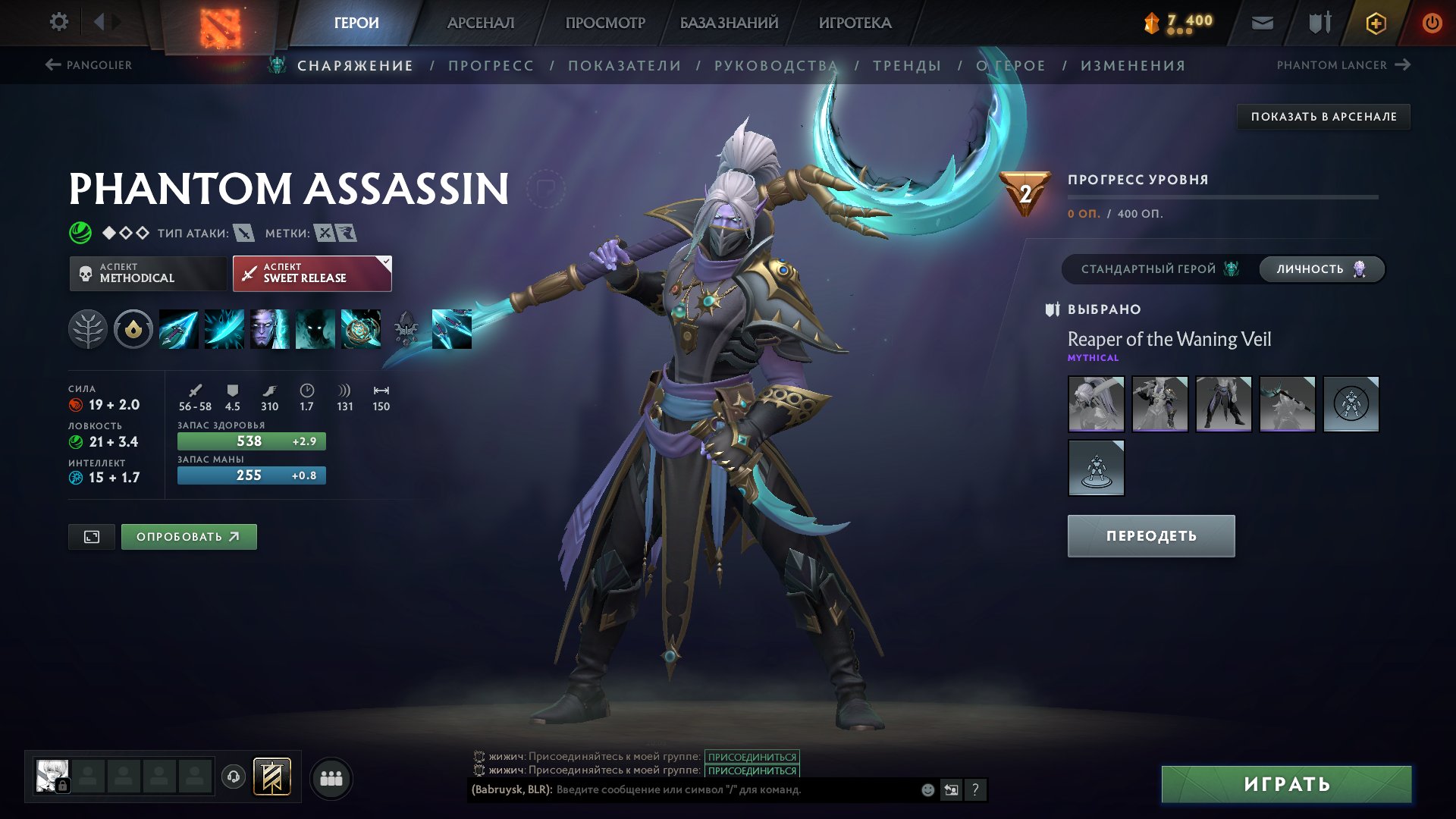Click the settings gear icon
The image size is (1456, 819).
pos(58,22)
